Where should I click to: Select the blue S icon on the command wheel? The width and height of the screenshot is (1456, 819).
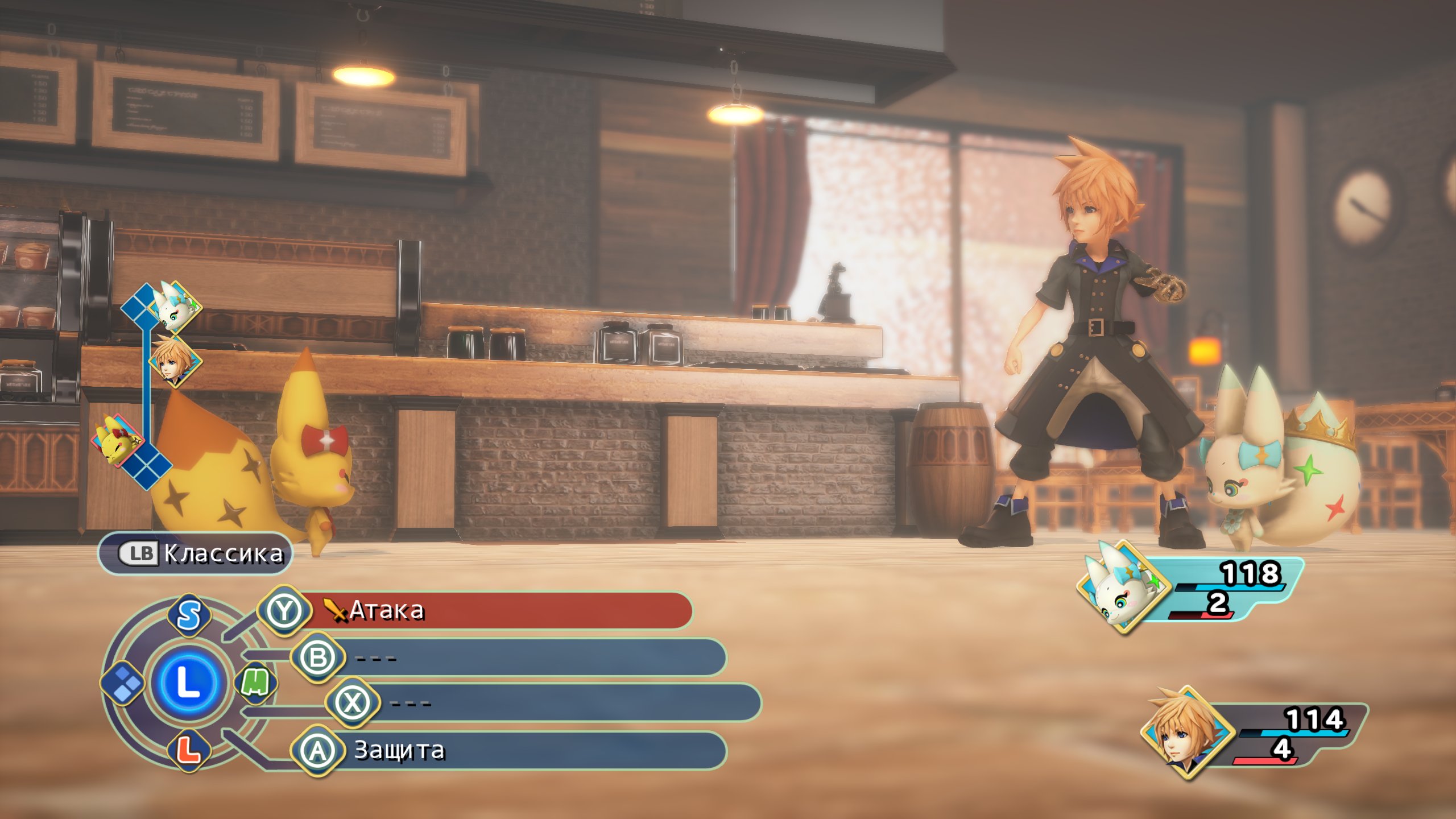[x=189, y=615]
